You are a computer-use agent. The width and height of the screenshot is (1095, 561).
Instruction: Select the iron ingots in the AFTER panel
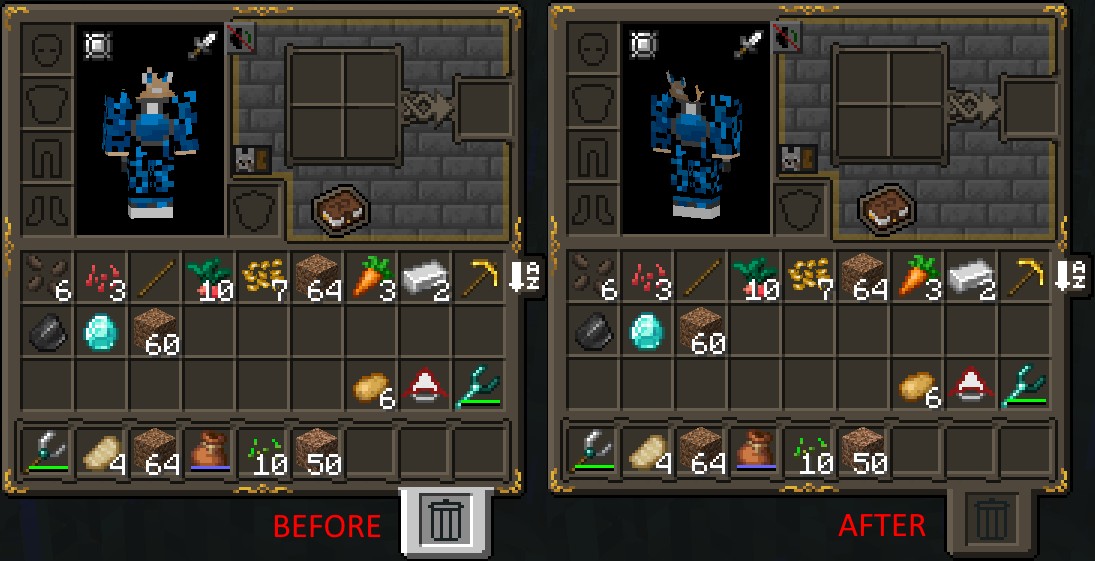[x=969, y=277]
